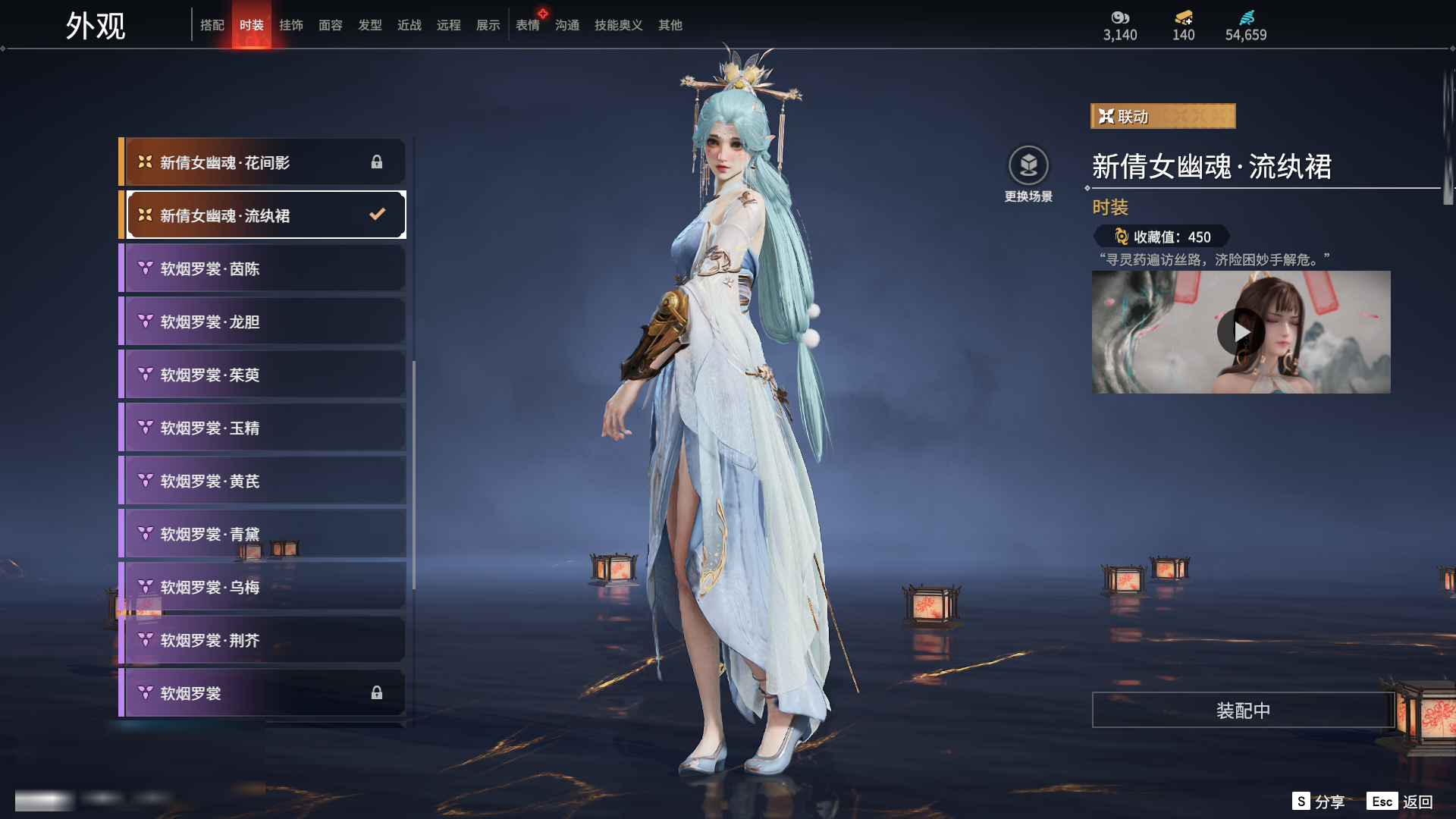
Task: Click 返回 to go back
Action: 1401,802
